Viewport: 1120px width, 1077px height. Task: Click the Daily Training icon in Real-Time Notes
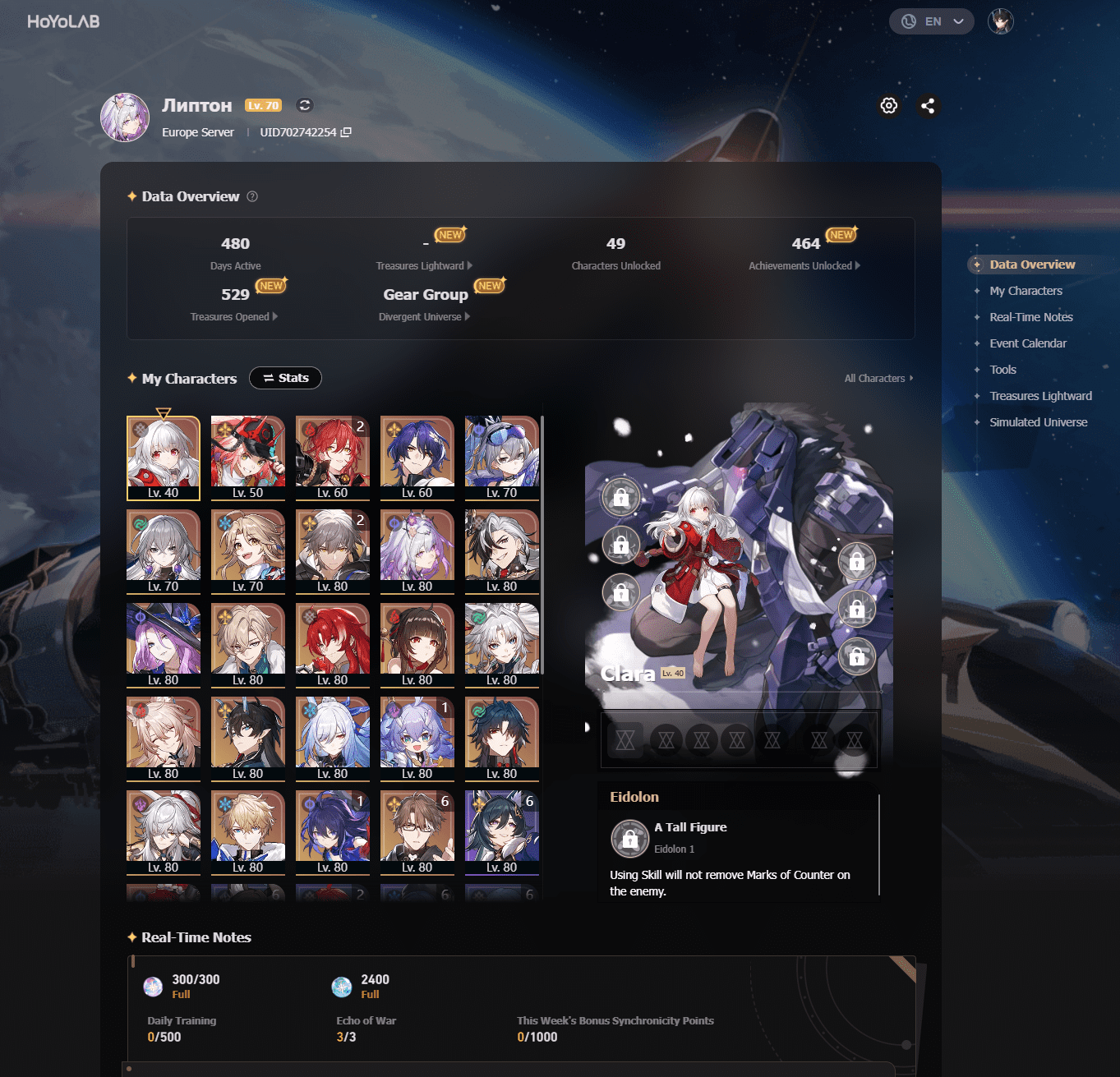point(152,986)
